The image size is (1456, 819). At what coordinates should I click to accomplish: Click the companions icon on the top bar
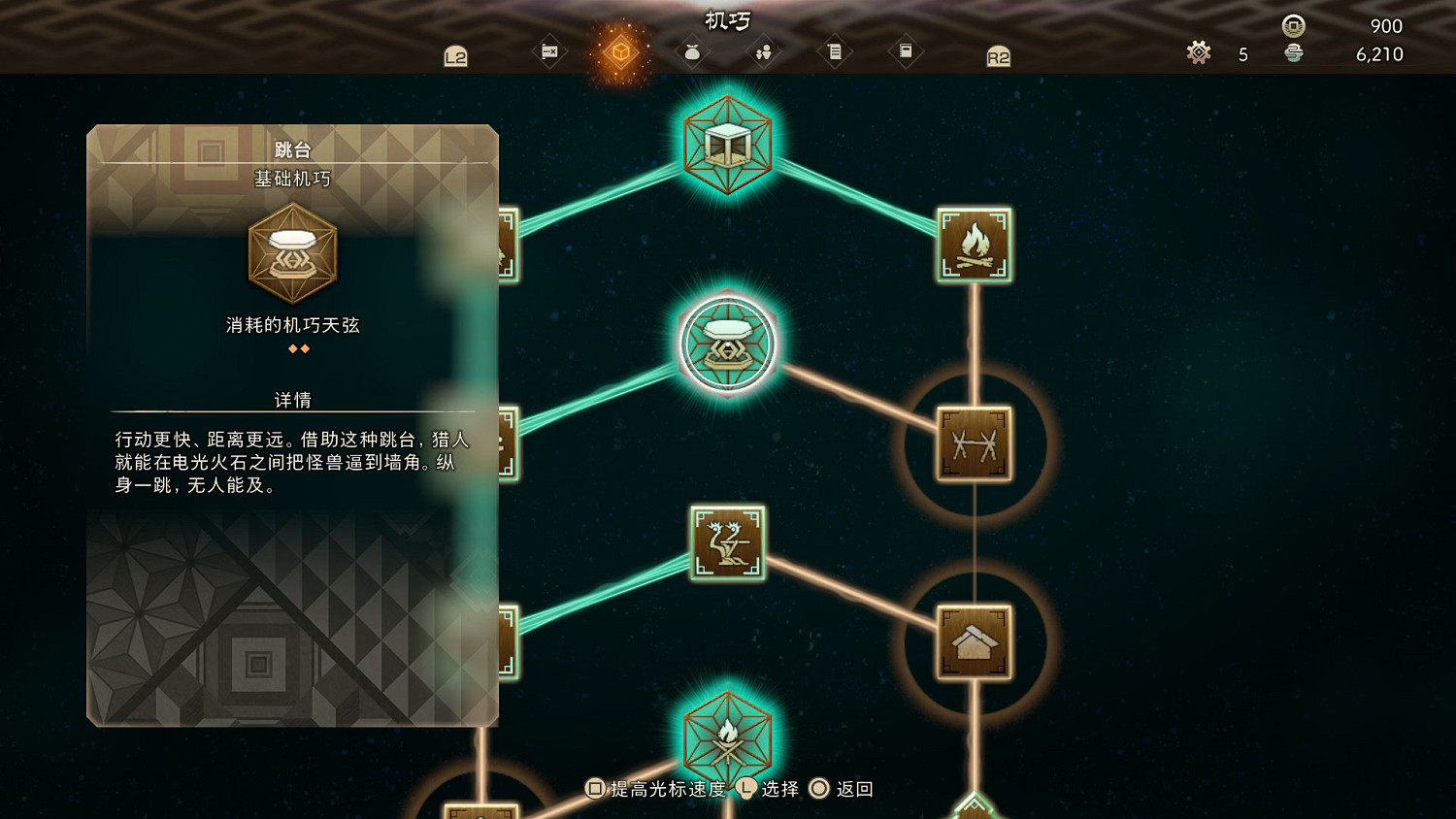coord(762,51)
